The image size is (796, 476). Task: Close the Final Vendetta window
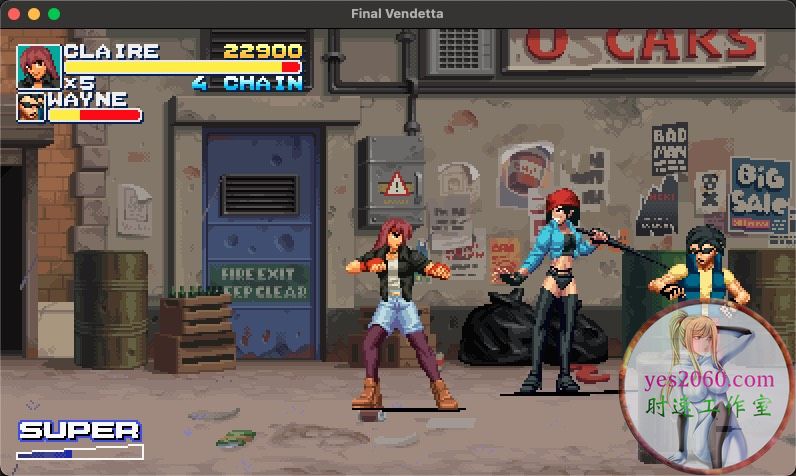pos(14,14)
